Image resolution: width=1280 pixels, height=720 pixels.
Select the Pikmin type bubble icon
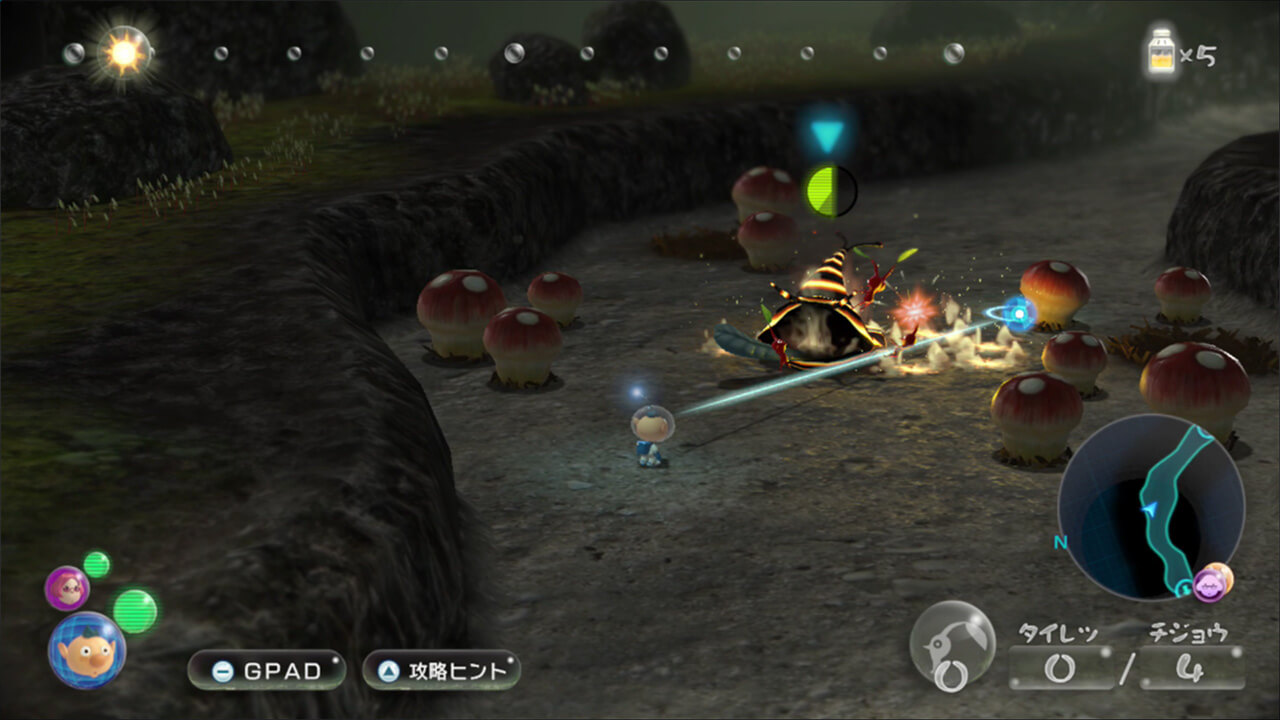(x=952, y=645)
